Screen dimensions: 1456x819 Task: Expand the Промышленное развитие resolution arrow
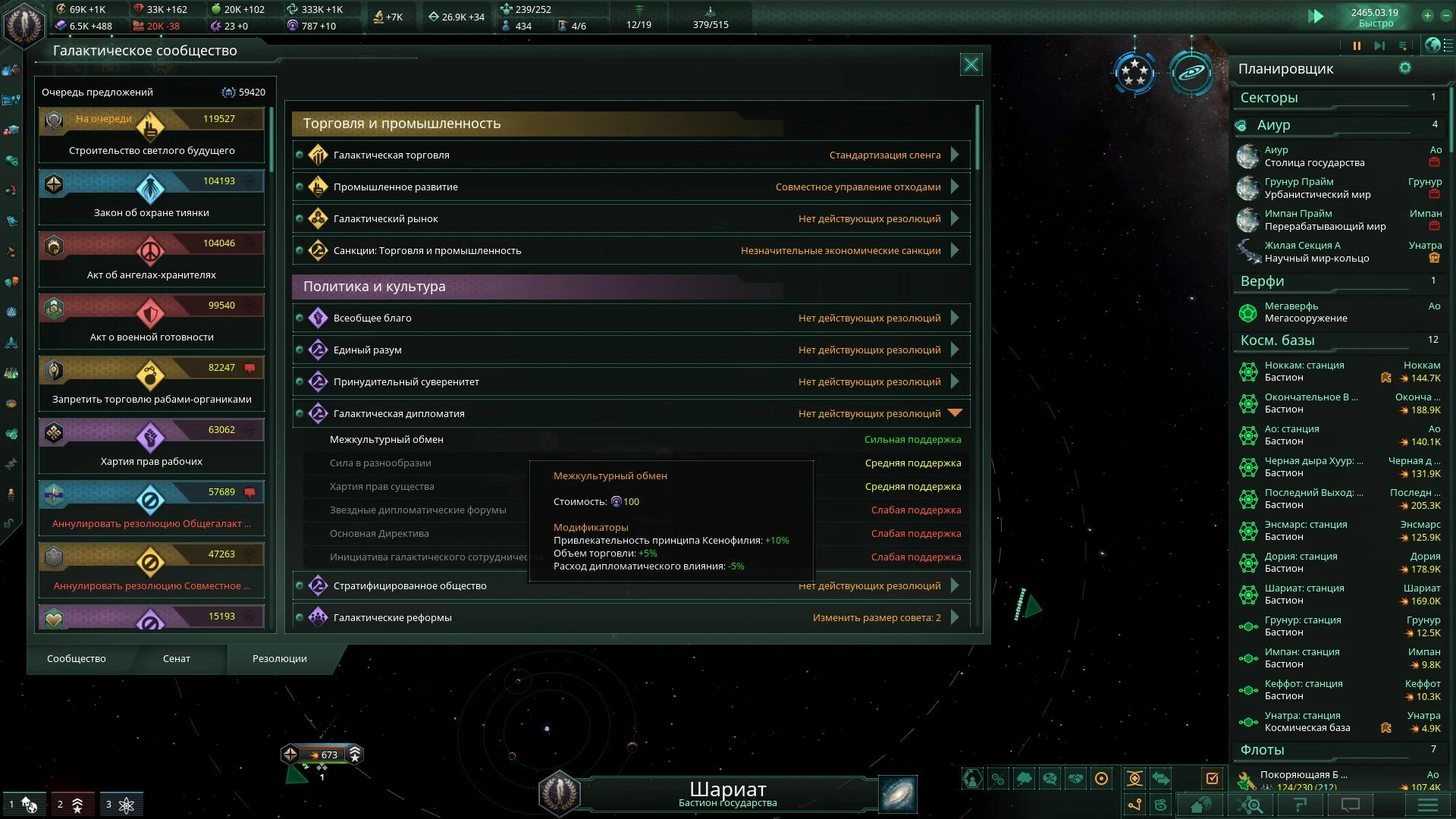pyautogui.click(x=955, y=187)
